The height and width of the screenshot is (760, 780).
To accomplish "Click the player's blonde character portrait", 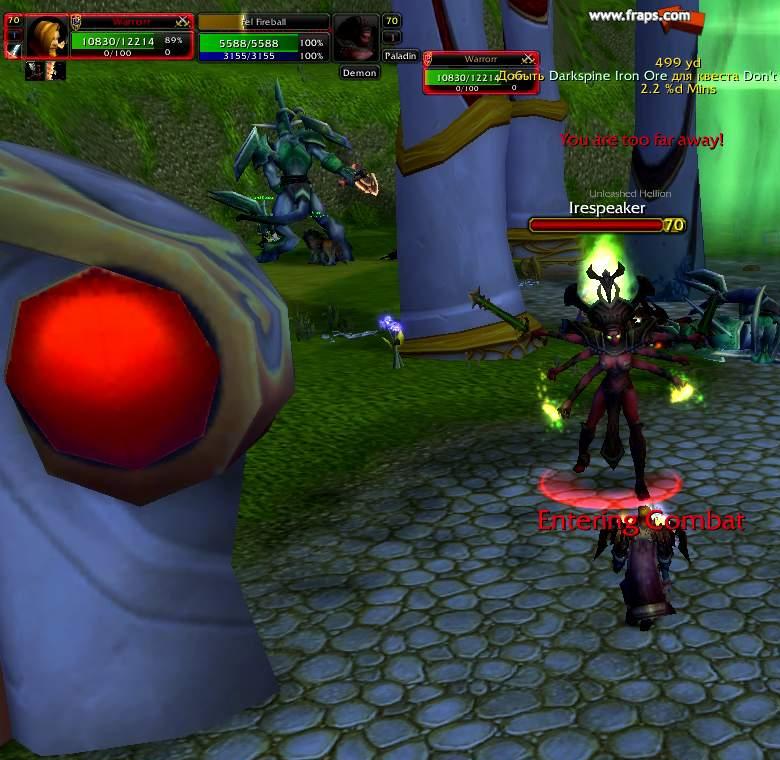I will pos(46,37).
